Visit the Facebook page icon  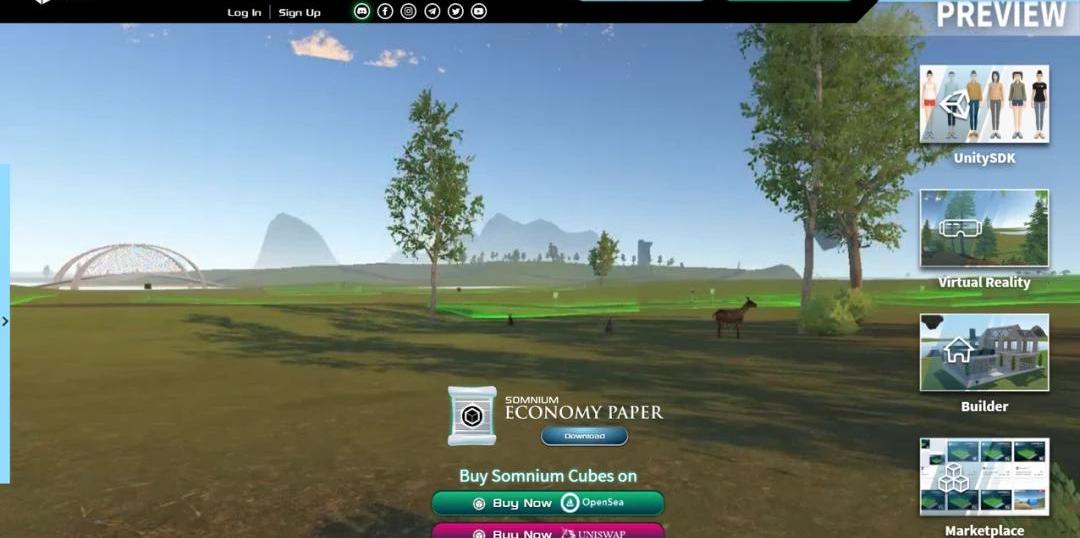point(385,11)
